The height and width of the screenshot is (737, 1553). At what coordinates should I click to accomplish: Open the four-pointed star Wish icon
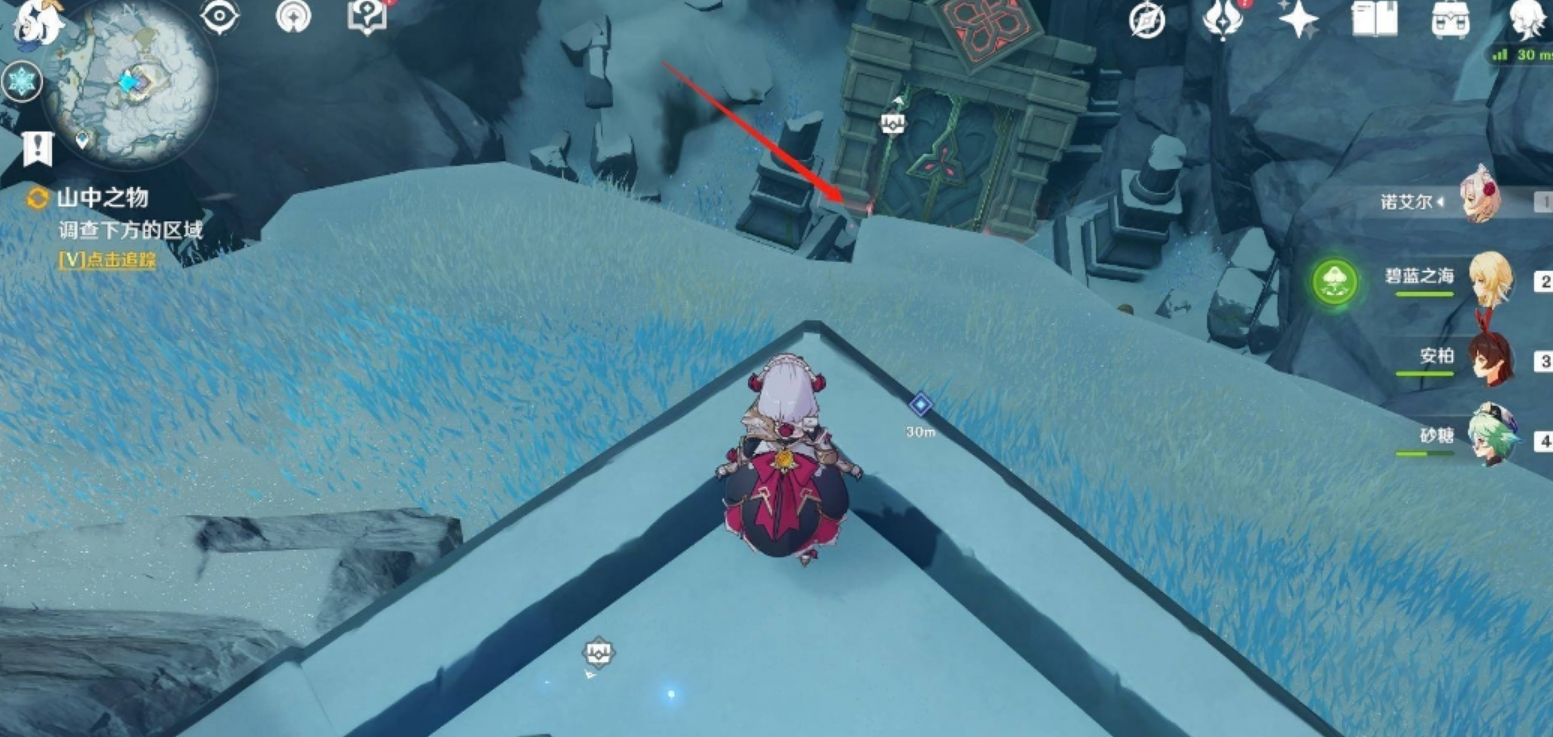tap(1298, 20)
